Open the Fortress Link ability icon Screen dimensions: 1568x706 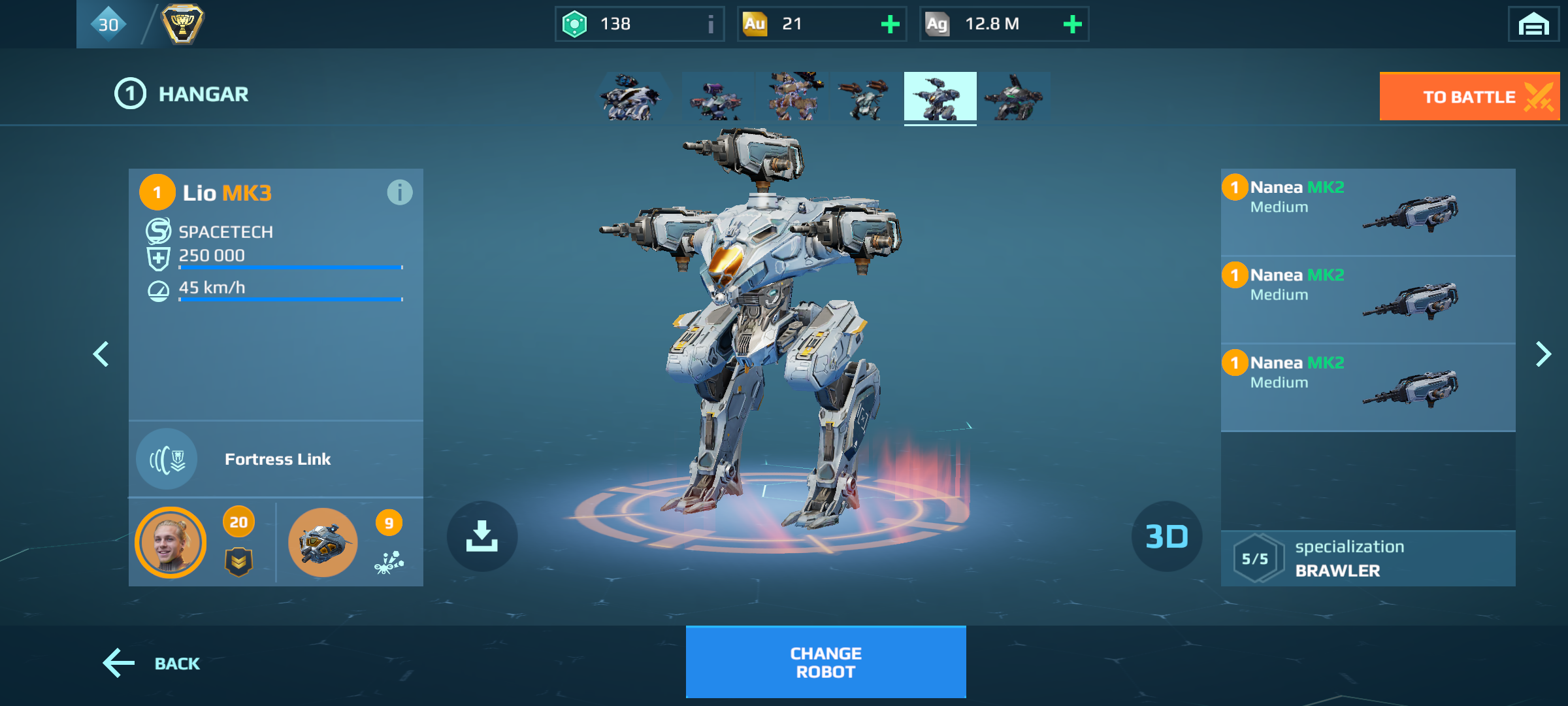pos(167,459)
